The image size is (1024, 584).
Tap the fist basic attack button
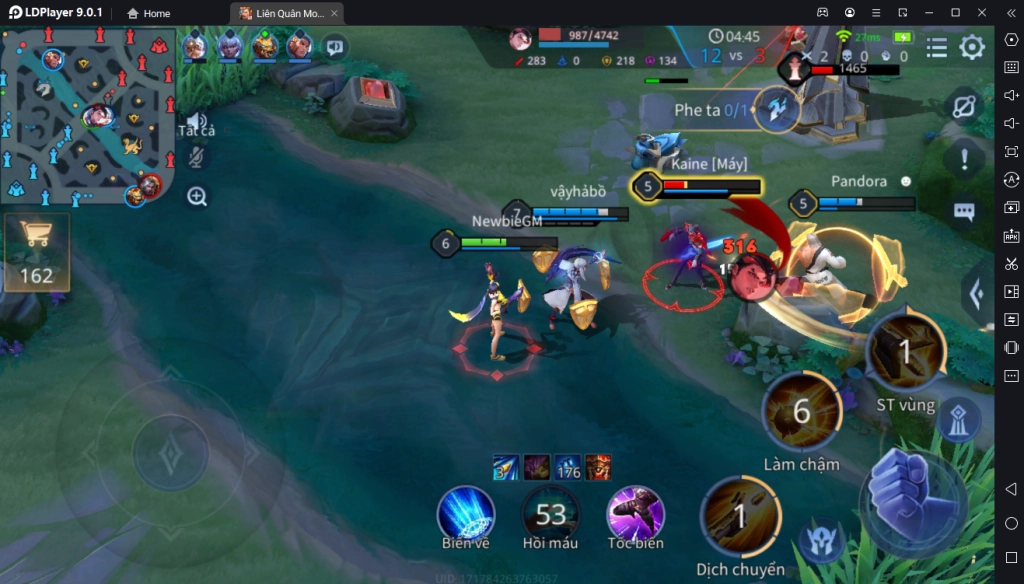click(913, 499)
